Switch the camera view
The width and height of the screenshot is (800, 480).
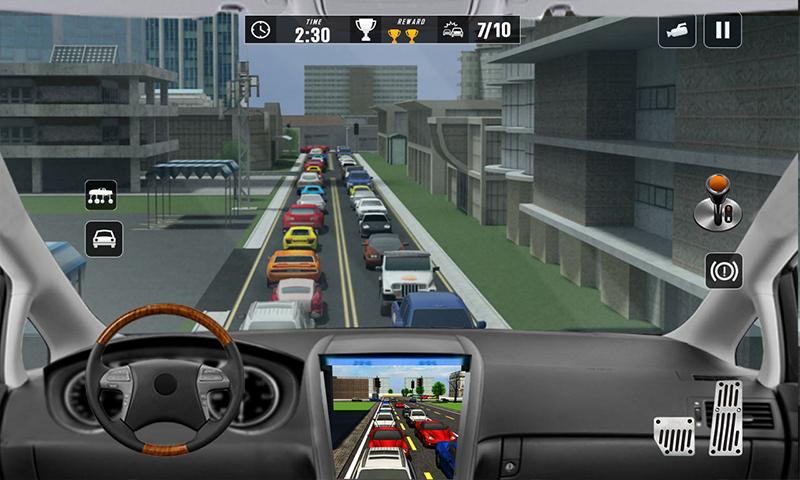(677, 30)
